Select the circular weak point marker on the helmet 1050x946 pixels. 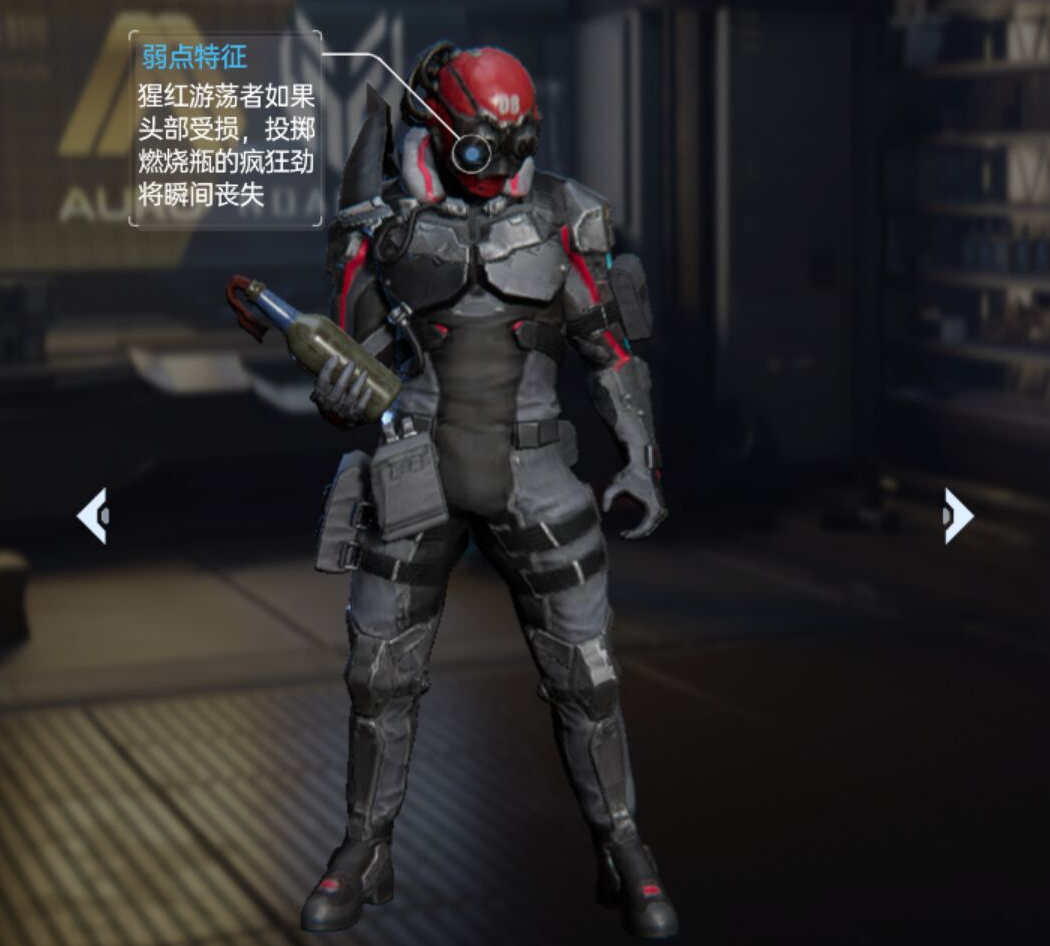(x=470, y=153)
